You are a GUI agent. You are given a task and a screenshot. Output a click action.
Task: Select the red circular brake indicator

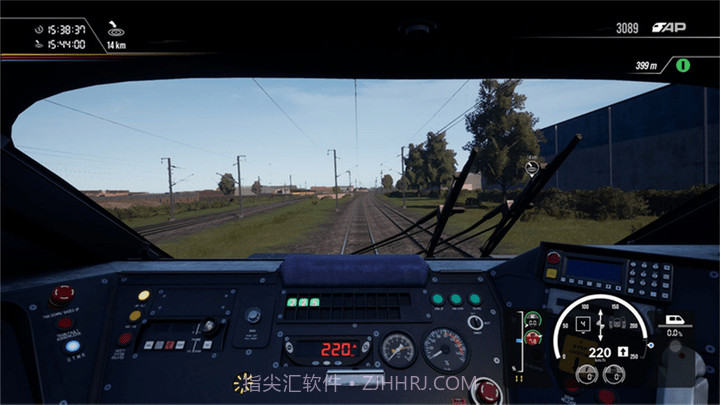click(x=533, y=337)
